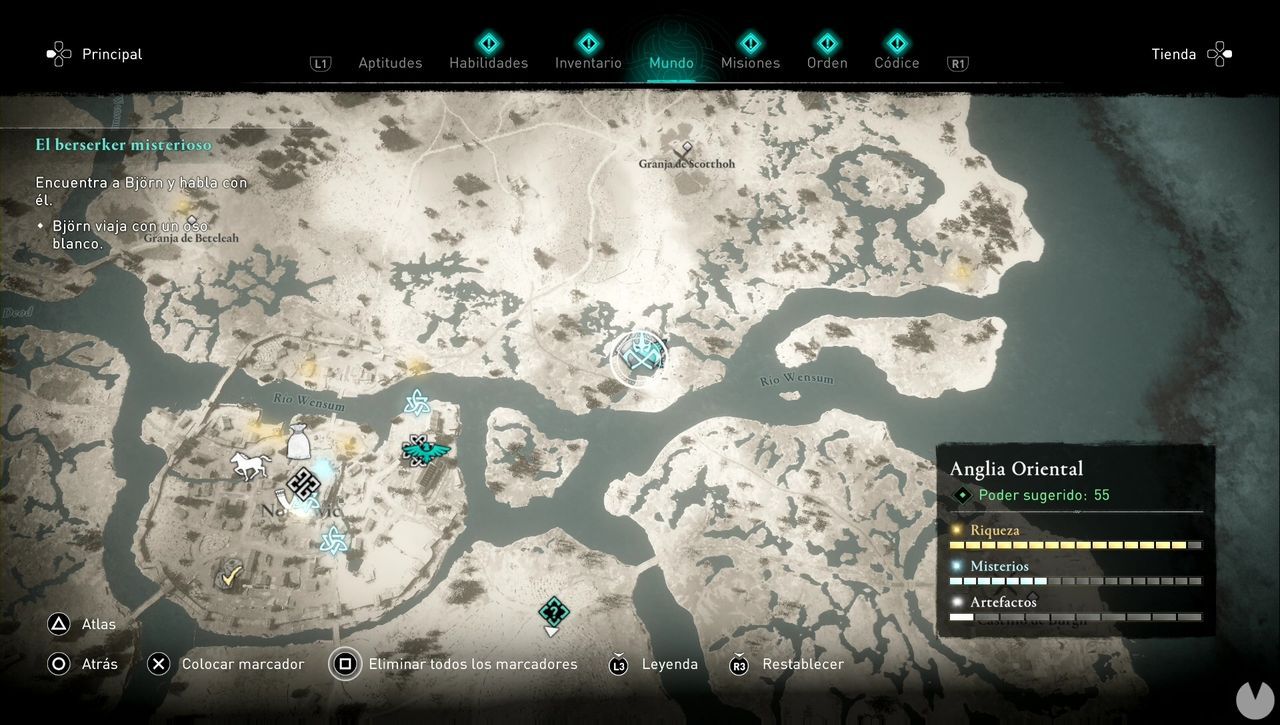The width and height of the screenshot is (1280, 725).
Task: Select the Inventario tab
Action: [588, 63]
